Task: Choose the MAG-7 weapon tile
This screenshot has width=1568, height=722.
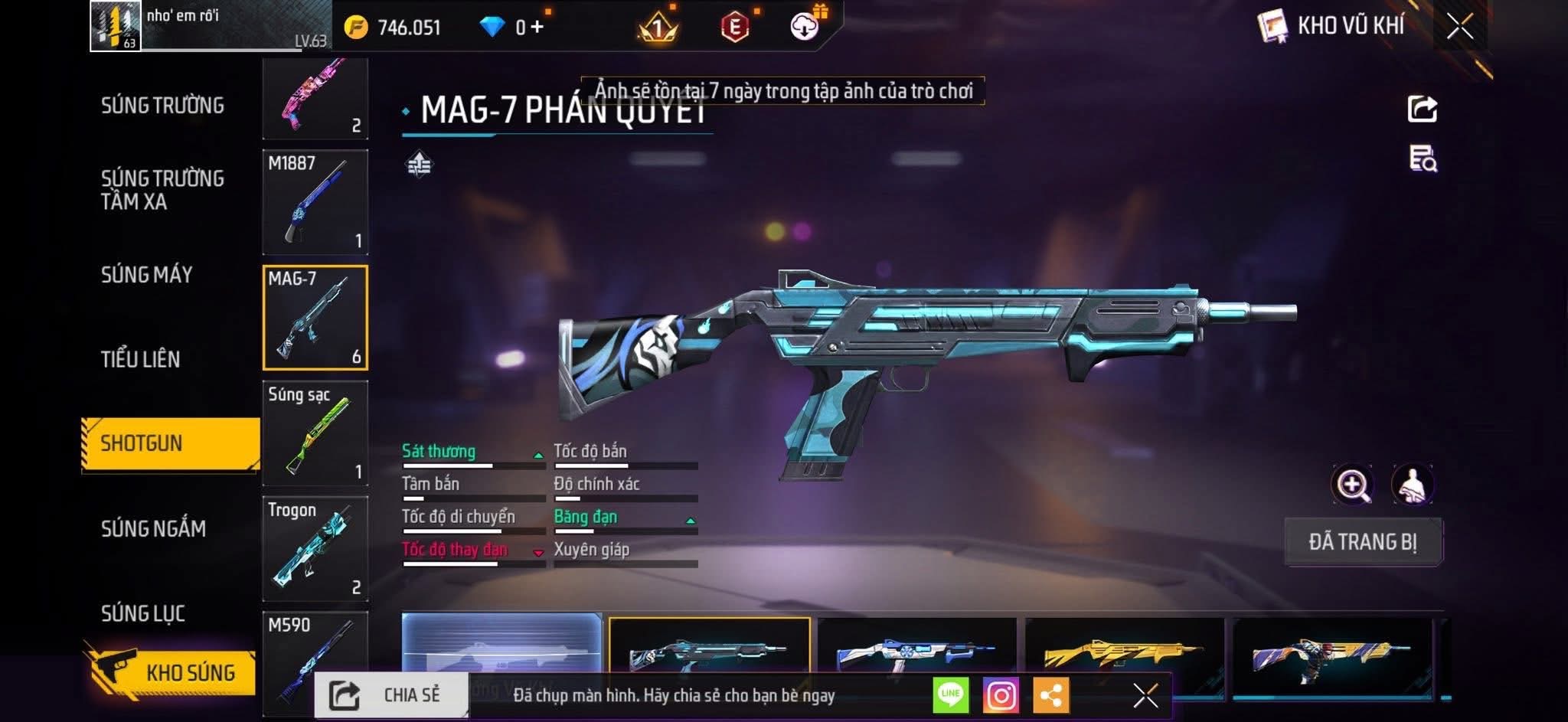Action: [x=315, y=318]
